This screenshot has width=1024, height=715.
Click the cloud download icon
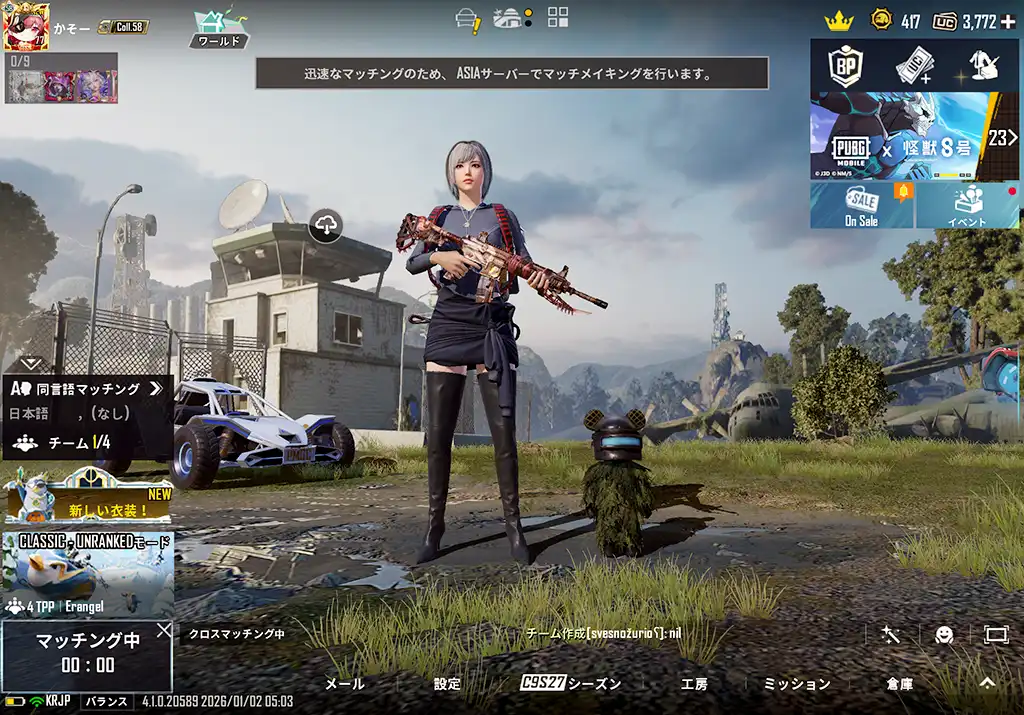pyautogui.click(x=326, y=226)
